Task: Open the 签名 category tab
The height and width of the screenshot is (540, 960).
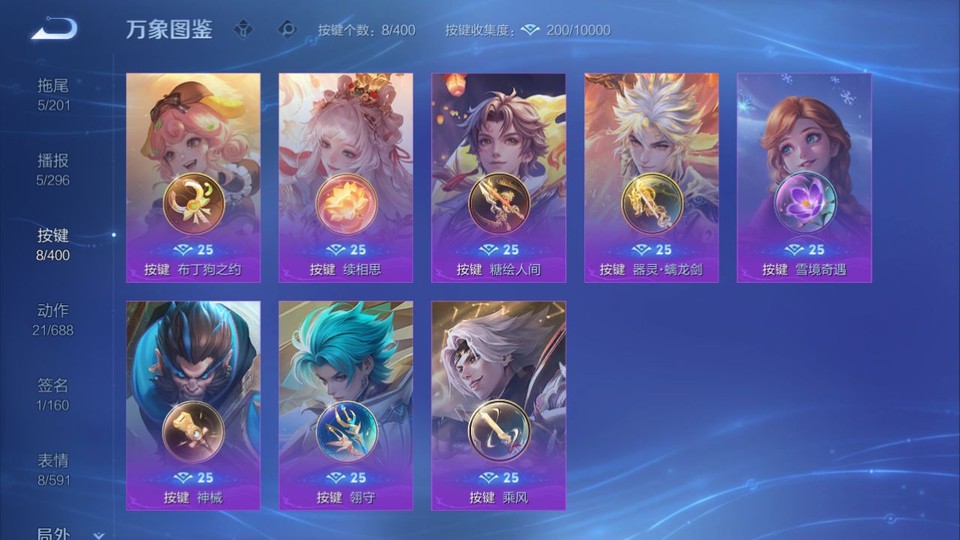Action: click(x=53, y=394)
